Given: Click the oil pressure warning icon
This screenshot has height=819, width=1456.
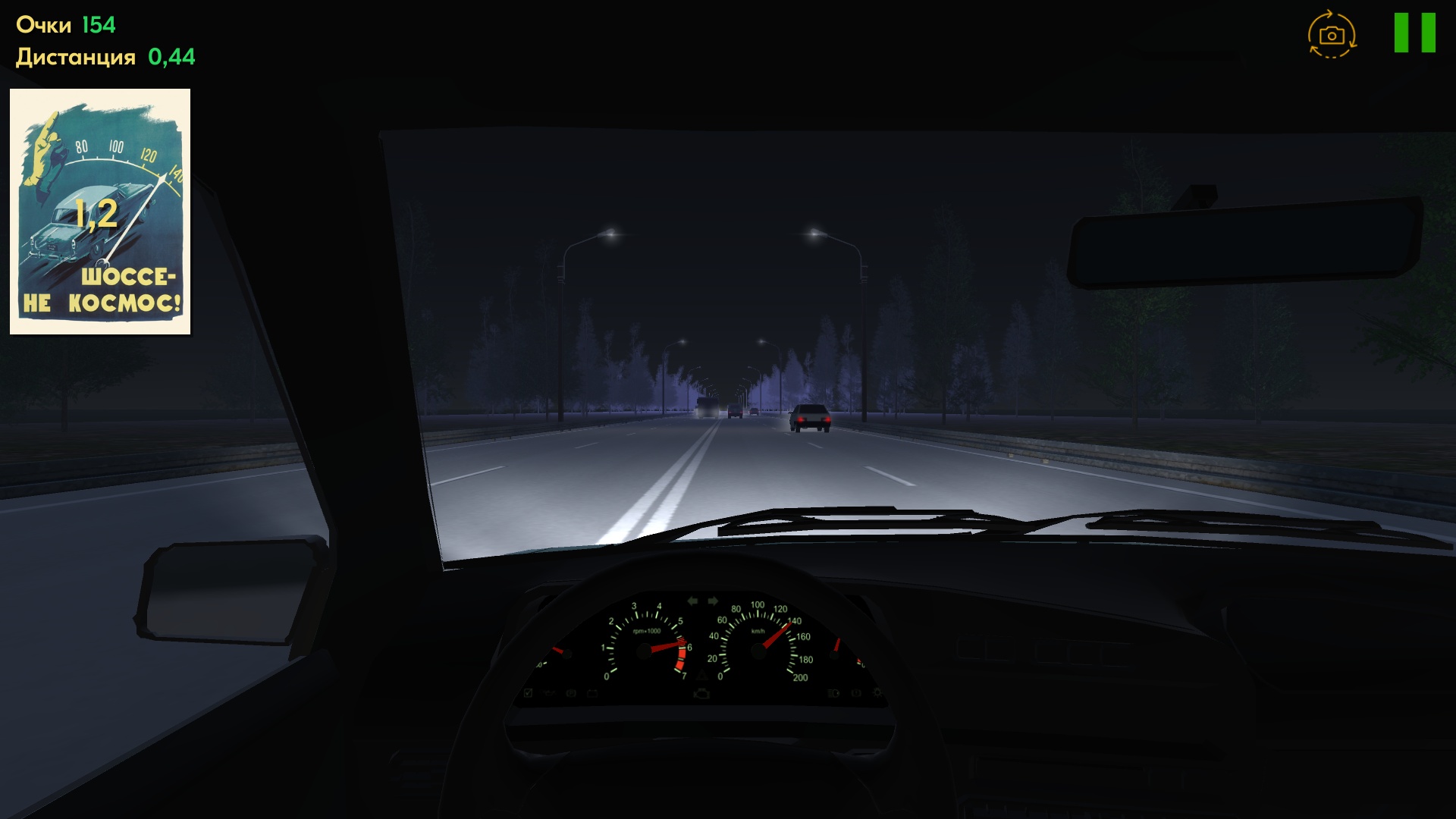Looking at the screenshot, I should [x=548, y=692].
